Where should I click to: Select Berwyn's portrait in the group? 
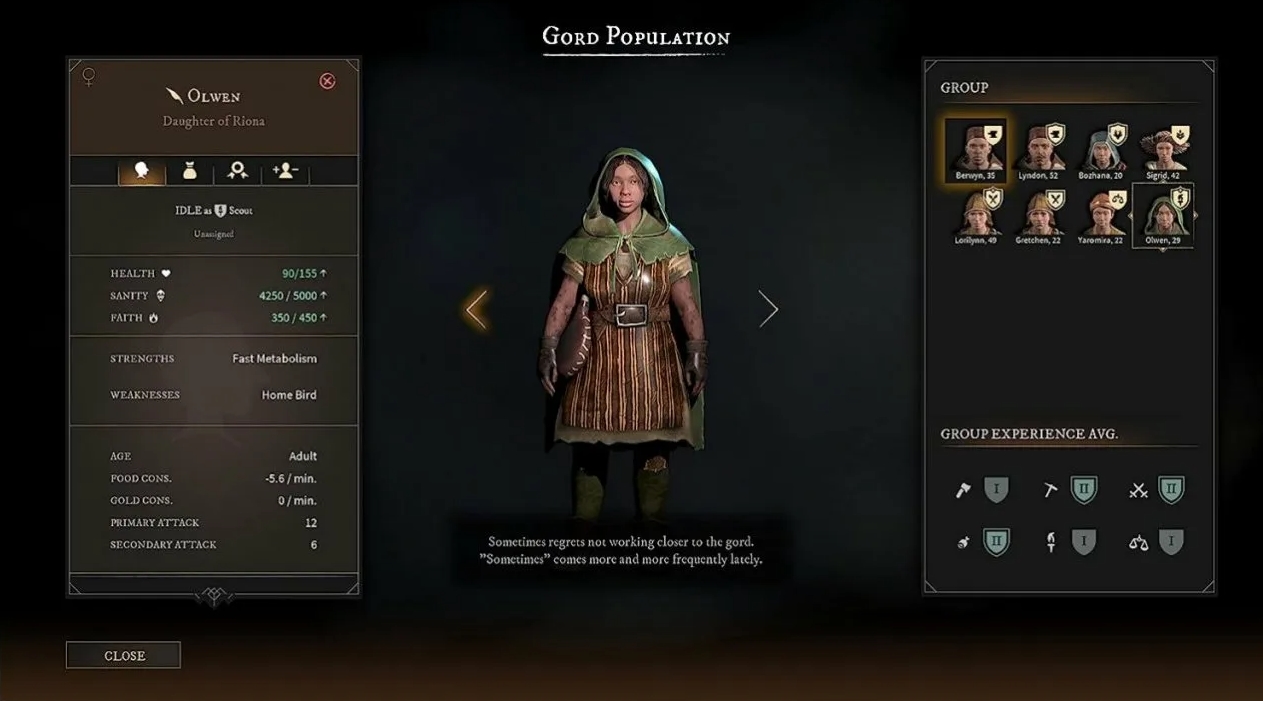[975, 148]
